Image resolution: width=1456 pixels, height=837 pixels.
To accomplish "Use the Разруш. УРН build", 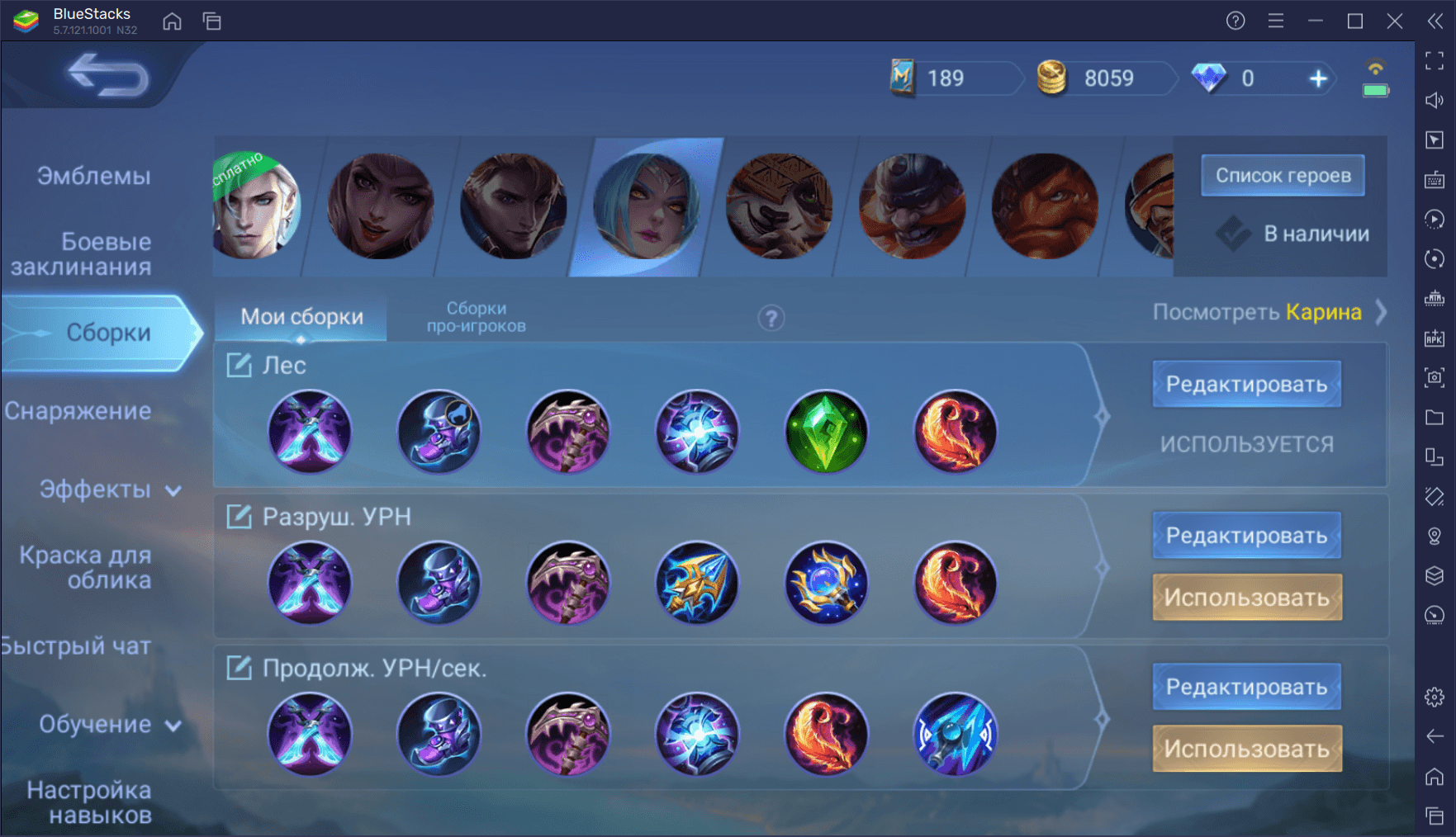I will coord(1246,597).
